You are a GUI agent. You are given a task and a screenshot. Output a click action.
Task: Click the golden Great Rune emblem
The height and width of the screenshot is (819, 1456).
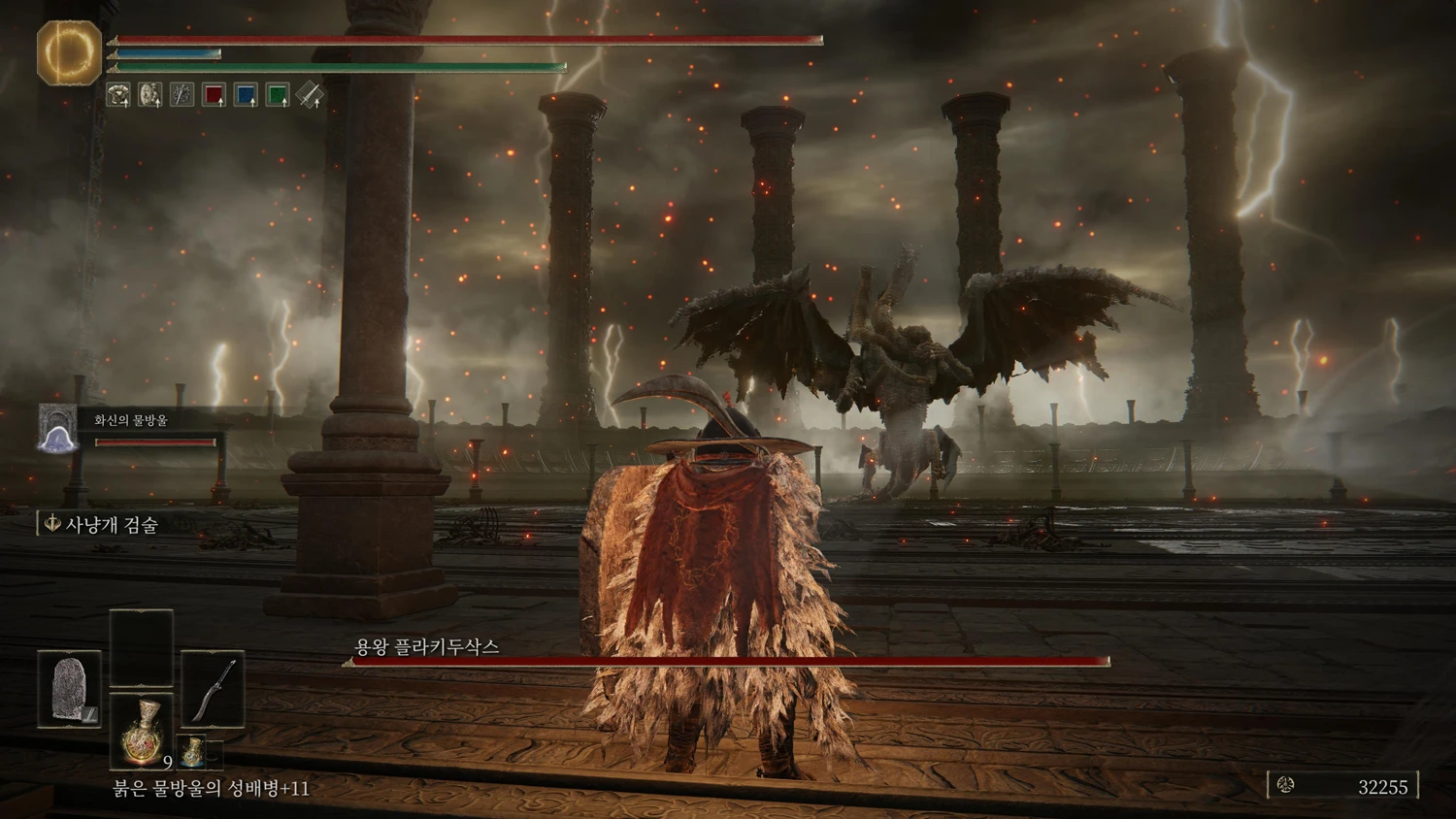point(69,52)
